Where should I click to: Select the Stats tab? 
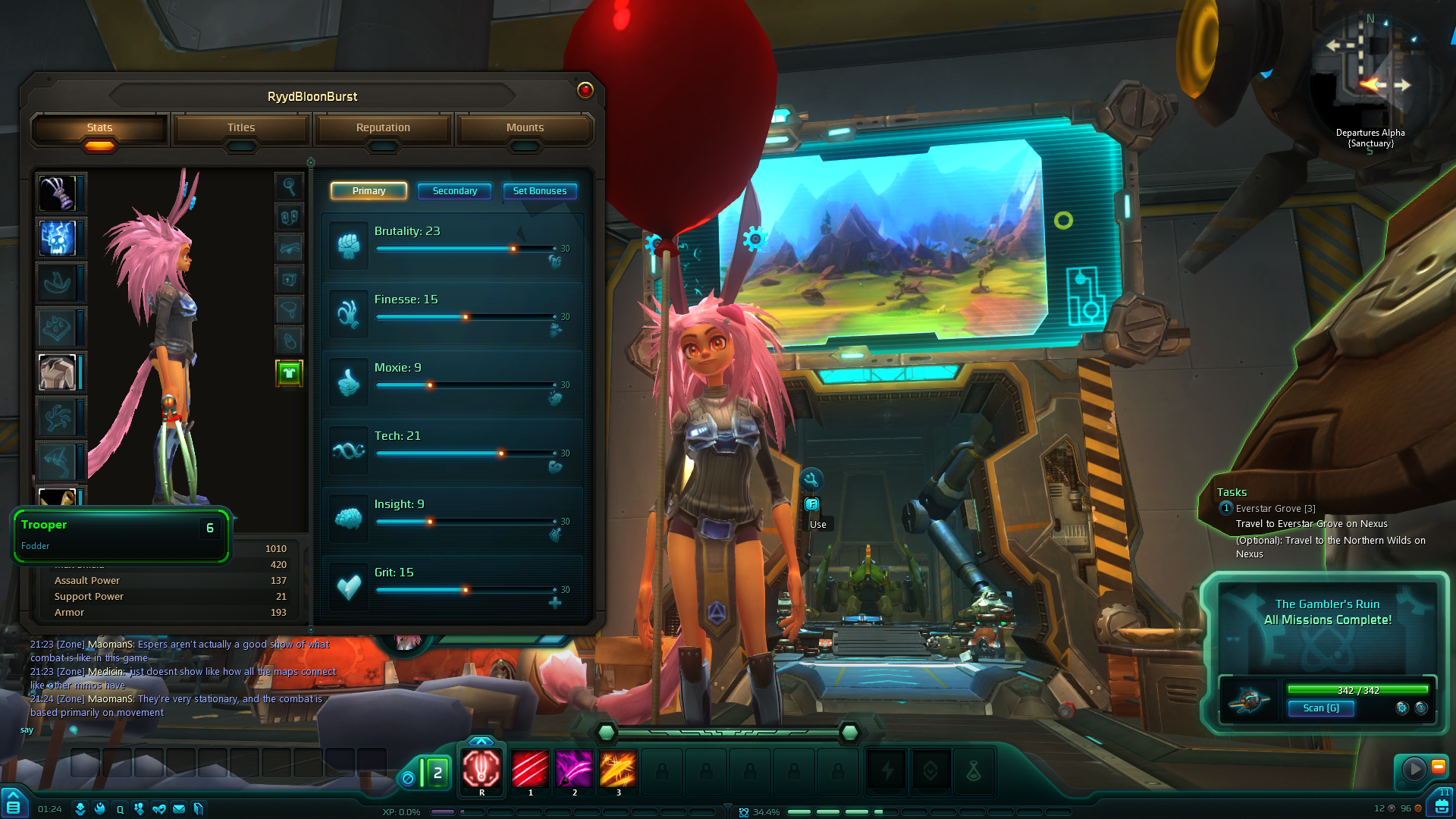point(99,128)
